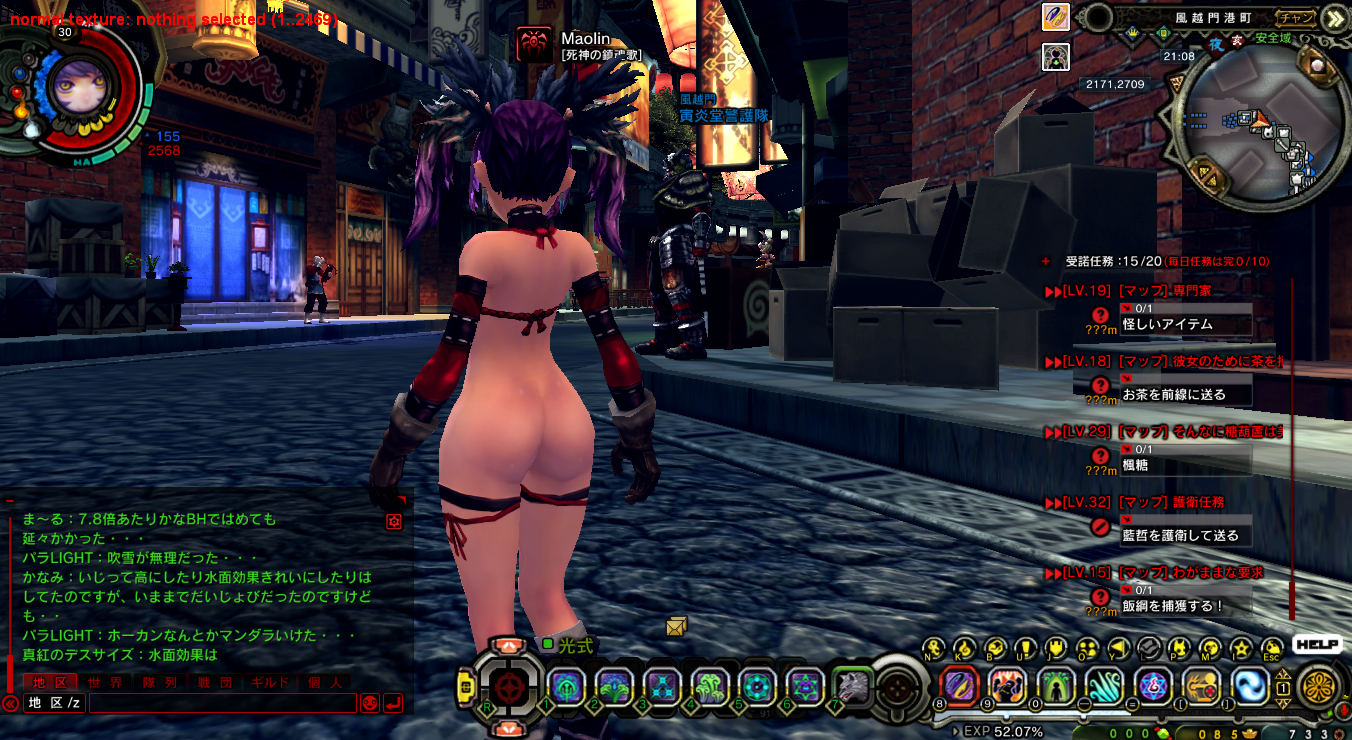The height and width of the screenshot is (740, 1352).
Task: Activate the wolf head skill in slot 7
Action: [852, 686]
